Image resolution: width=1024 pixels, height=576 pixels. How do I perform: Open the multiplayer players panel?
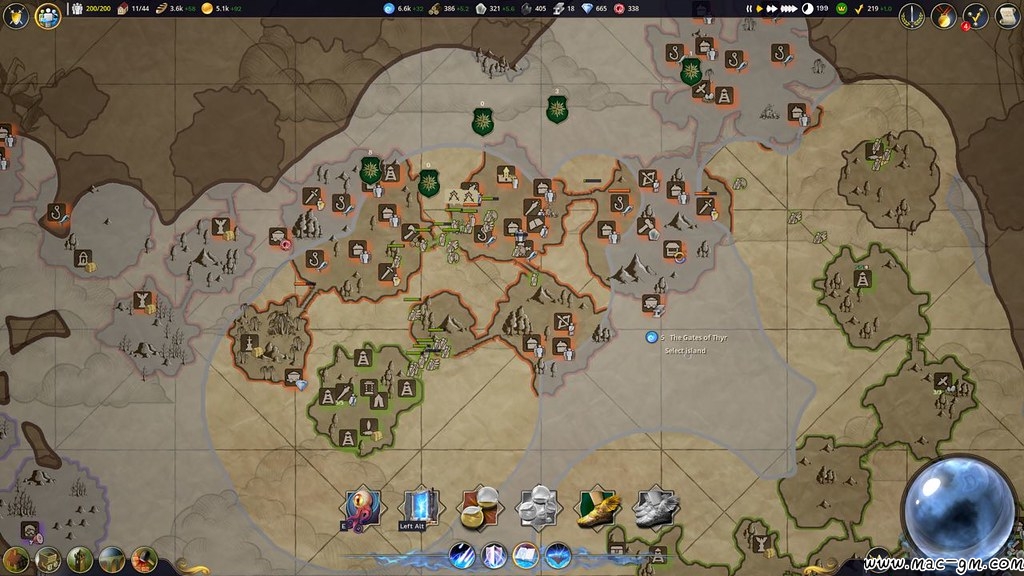pyautogui.click(x=47, y=15)
